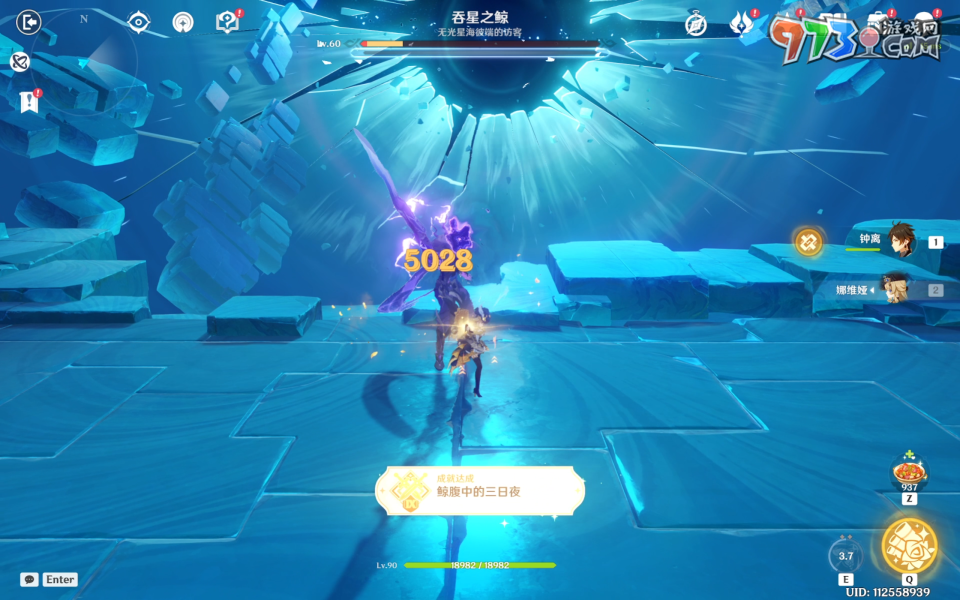Viewport: 960px width, 600px height.
Task: Click the golden crossed-link icon near party list
Action: tap(808, 241)
